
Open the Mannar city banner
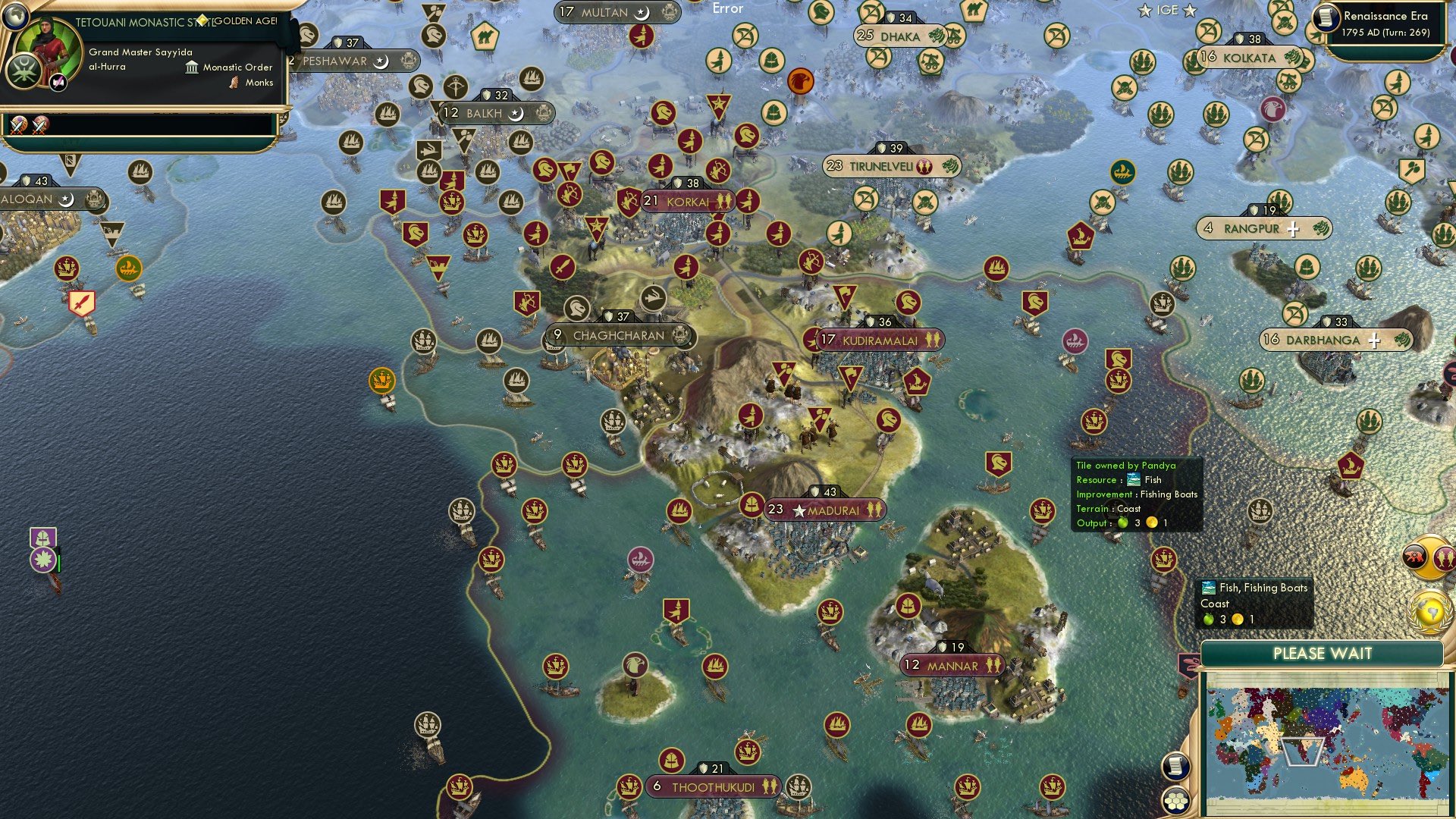click(x=952, y=666)
